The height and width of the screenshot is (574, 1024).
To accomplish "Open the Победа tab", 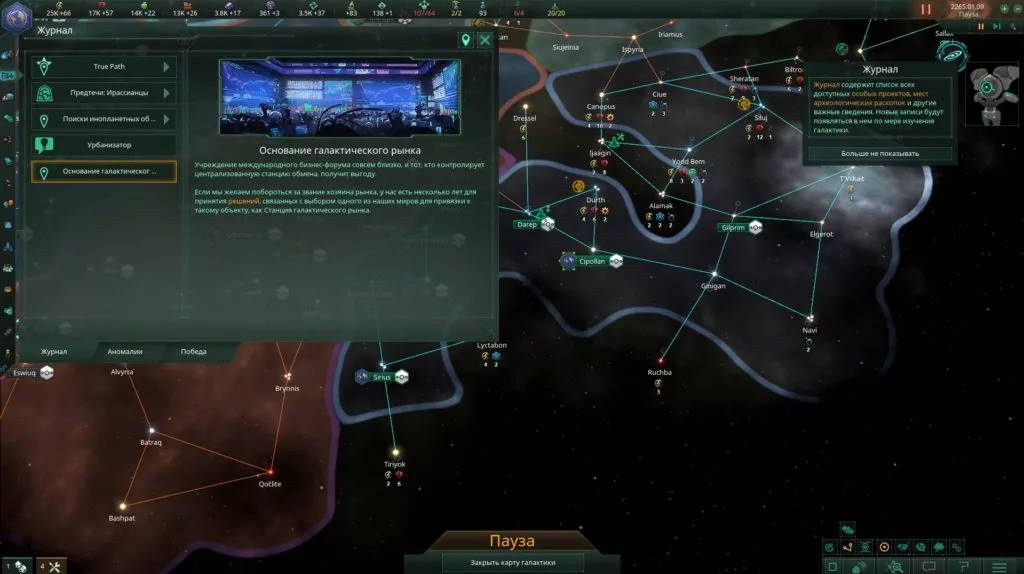I will [x=194, y=352].
